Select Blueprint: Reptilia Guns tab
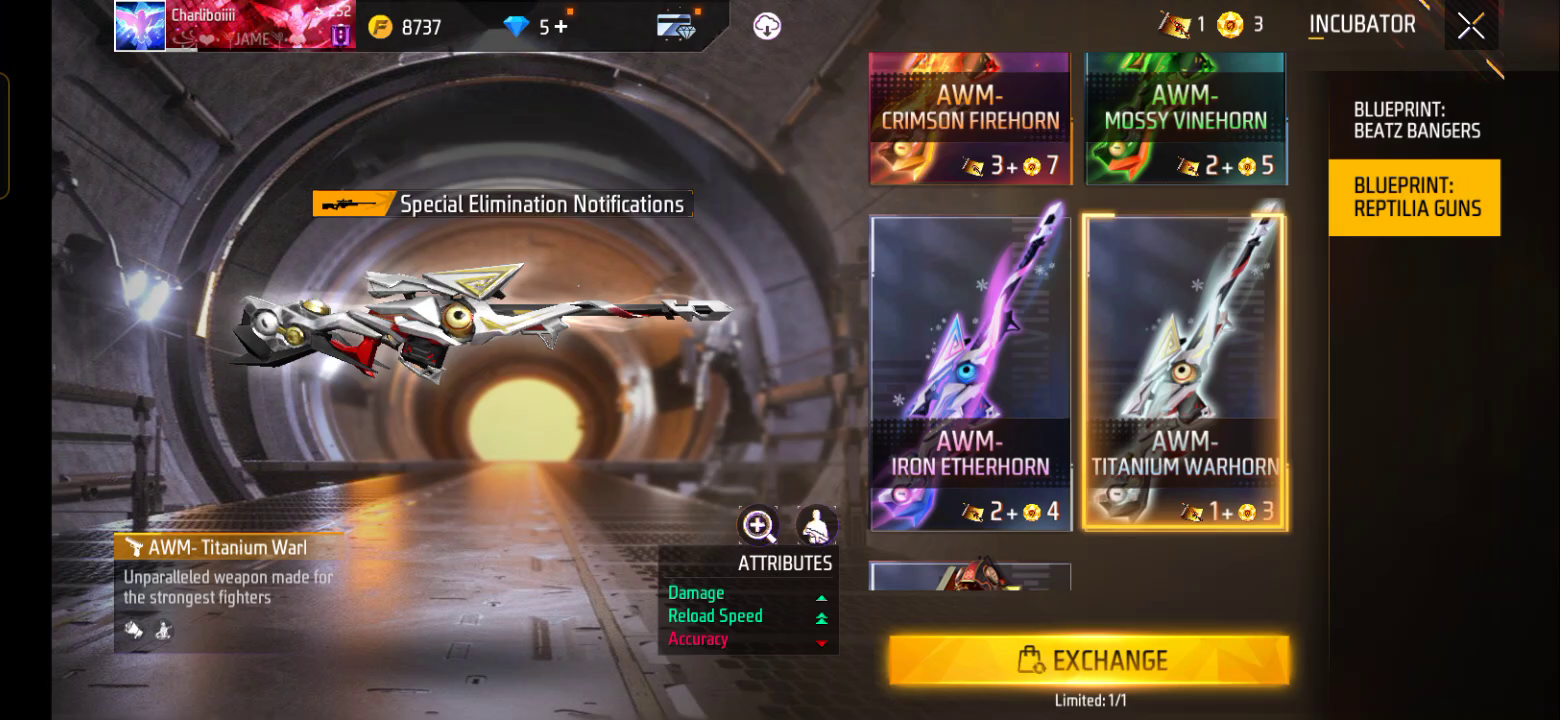The width and height of the screenshot is (1560, 720). tap(1414, 197)
